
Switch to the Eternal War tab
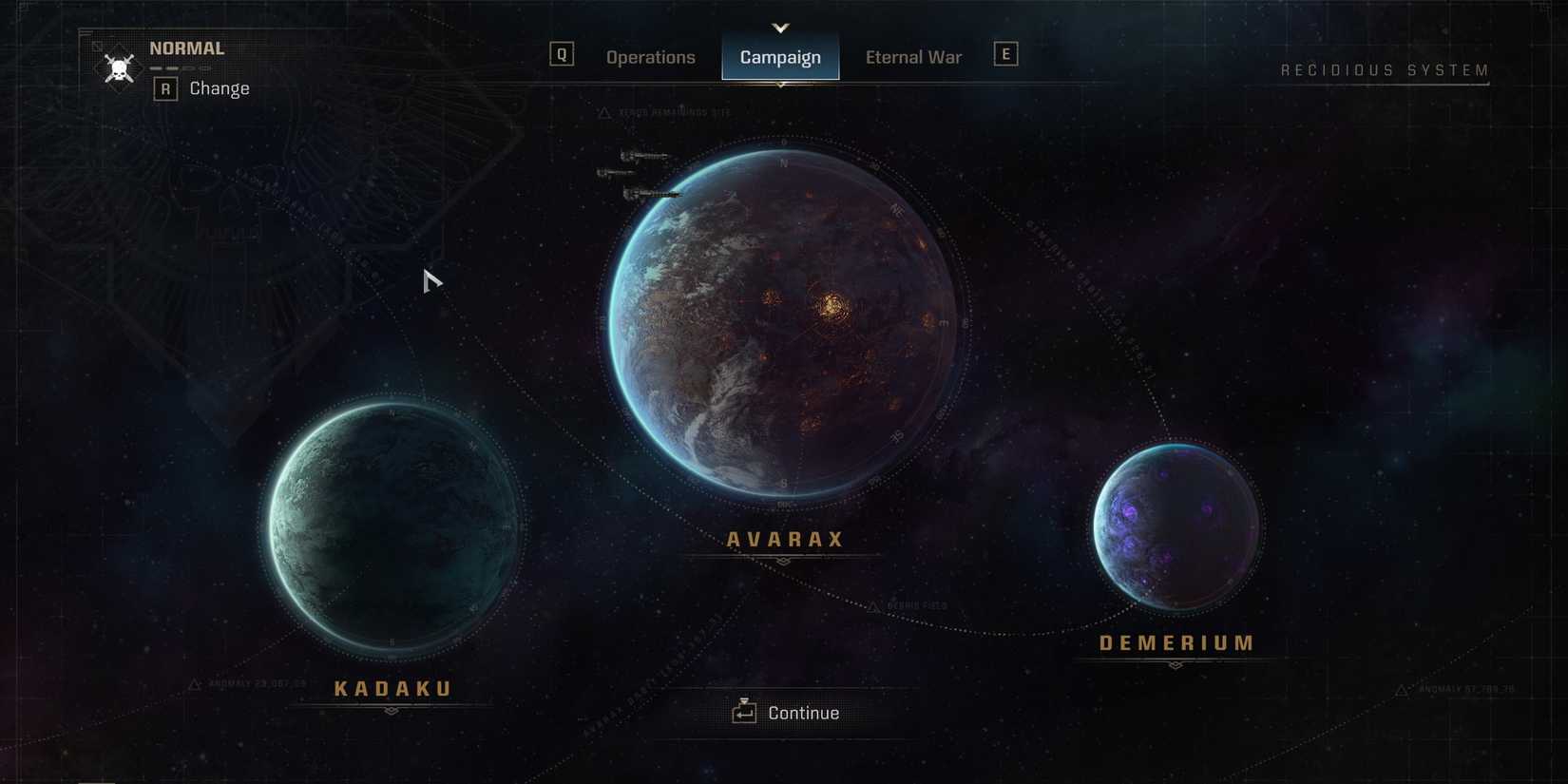coord(912,57)
